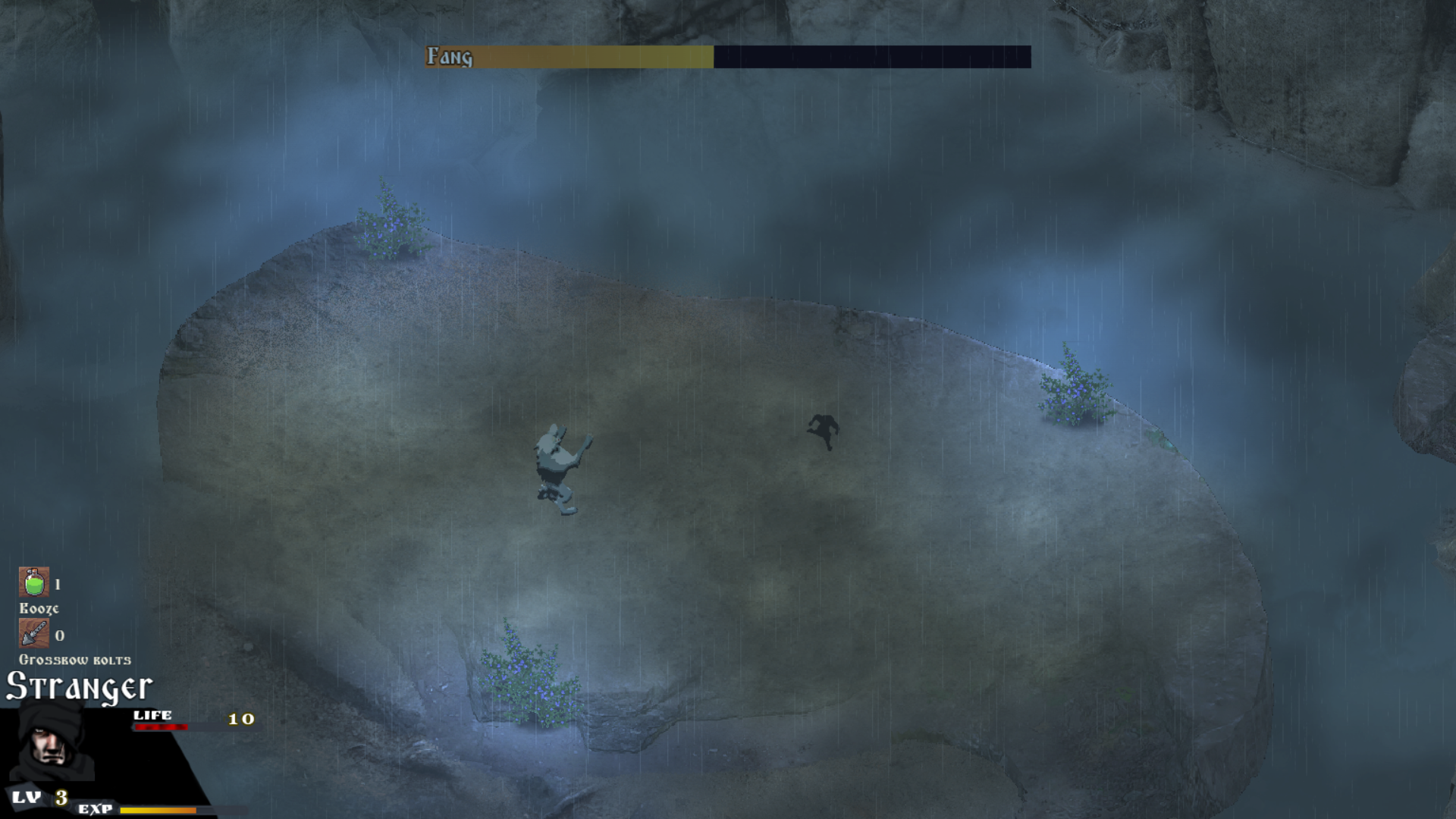Select the Crossbow Bolts item icon
Image resolution: width=1456 pixels, height=819 pixels.
click(34, 633)
